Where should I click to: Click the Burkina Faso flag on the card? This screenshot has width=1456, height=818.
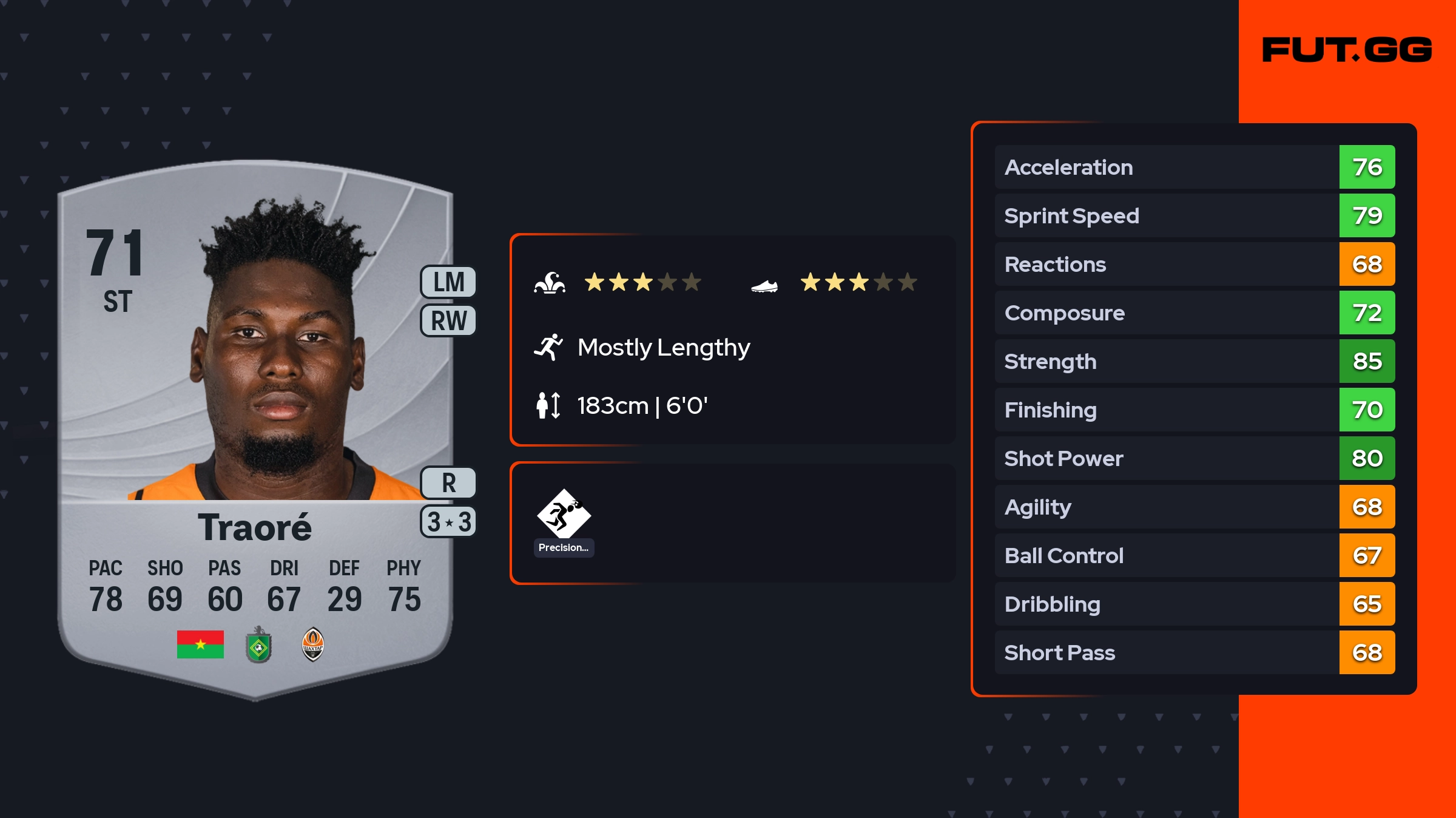pyautogui.click(x=200, y=644)
